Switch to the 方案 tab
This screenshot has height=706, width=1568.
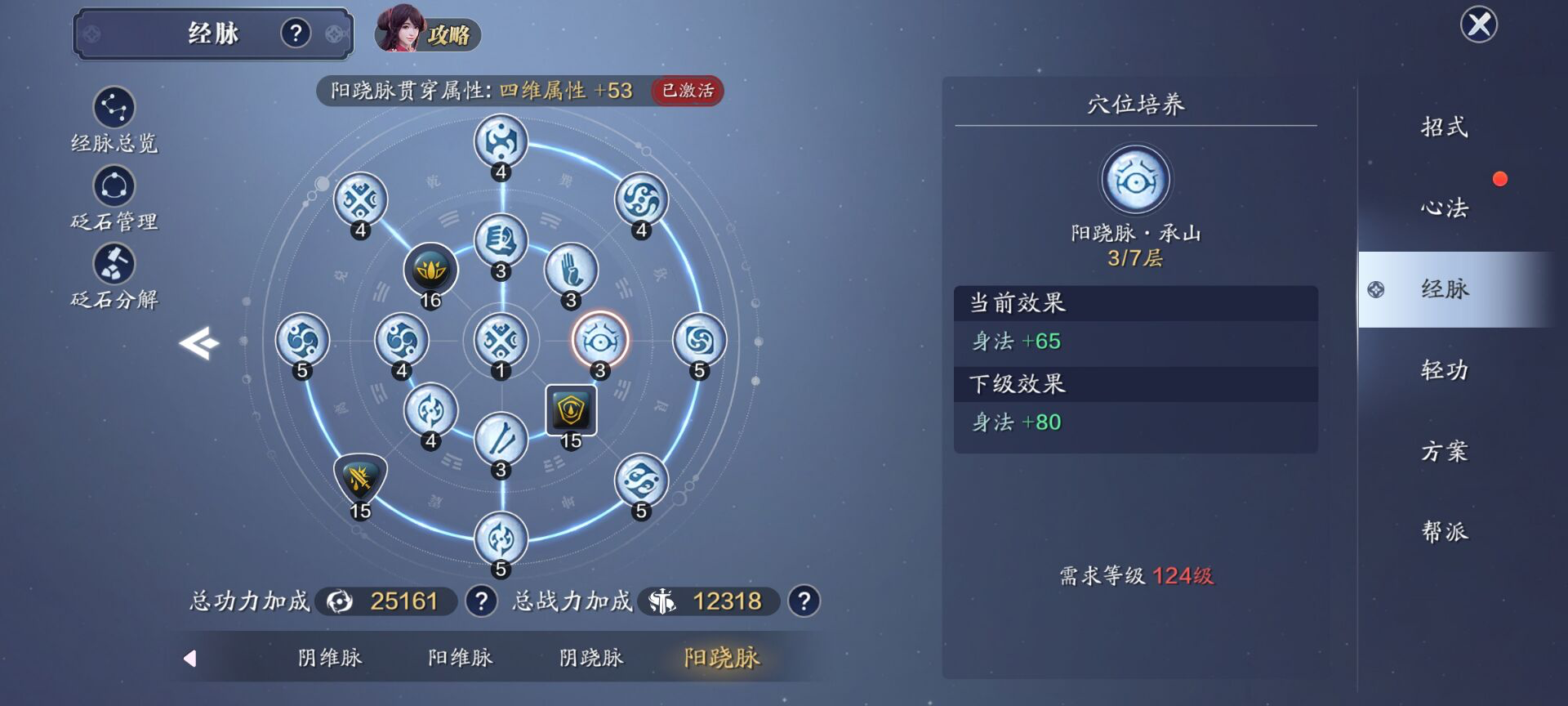point(1444,451)
